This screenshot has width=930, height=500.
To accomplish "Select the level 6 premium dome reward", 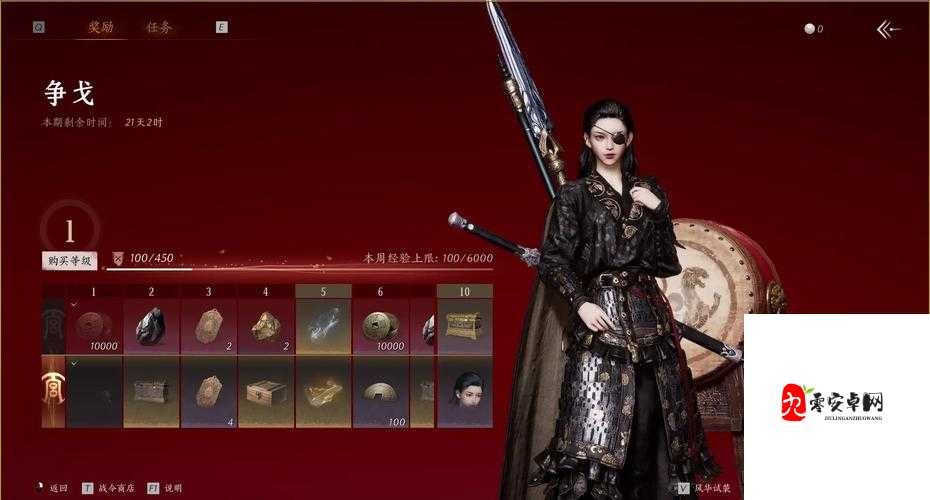I will pos(380,392).
